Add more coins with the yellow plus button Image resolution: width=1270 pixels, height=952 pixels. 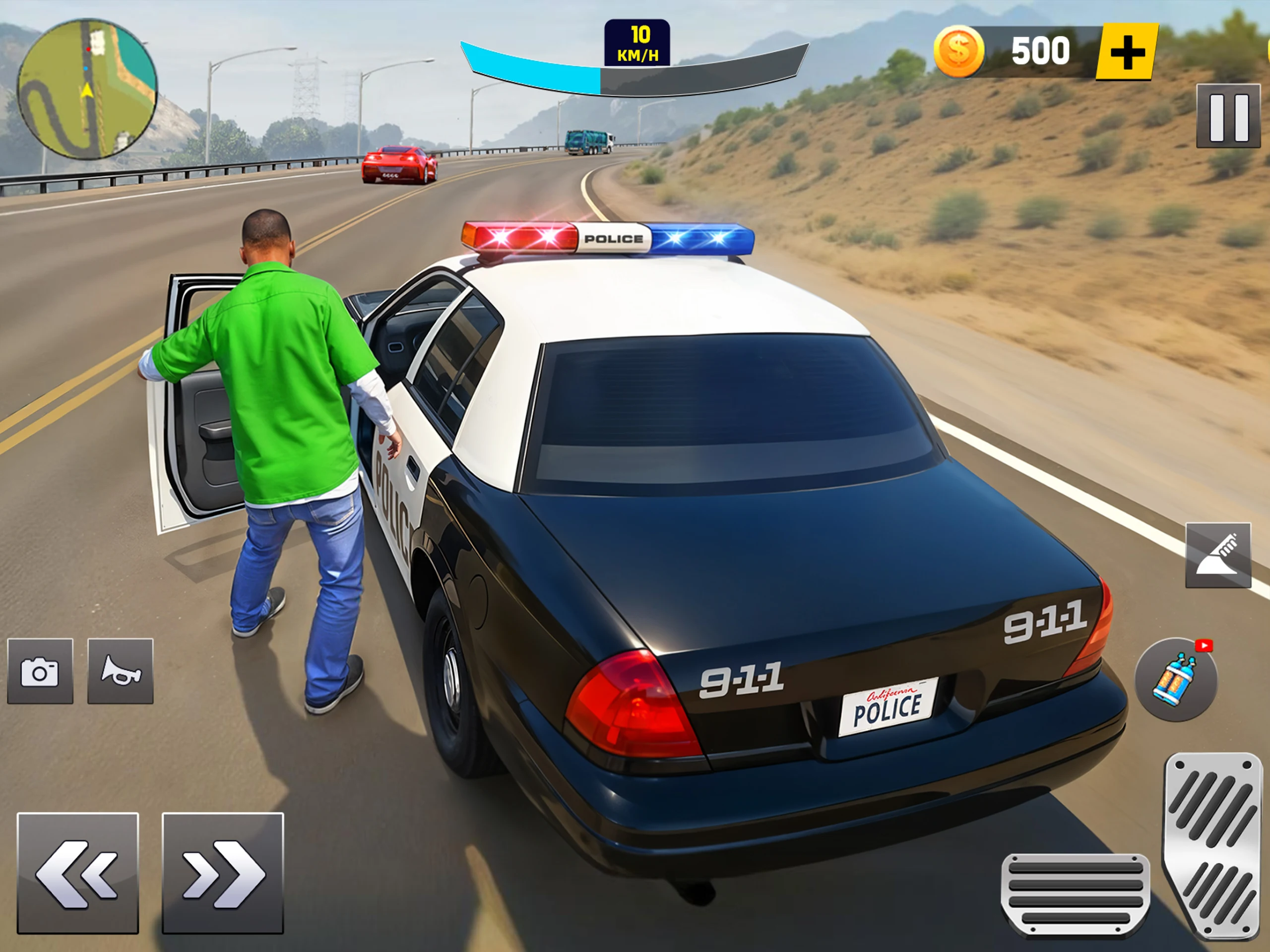point(1127,52)
